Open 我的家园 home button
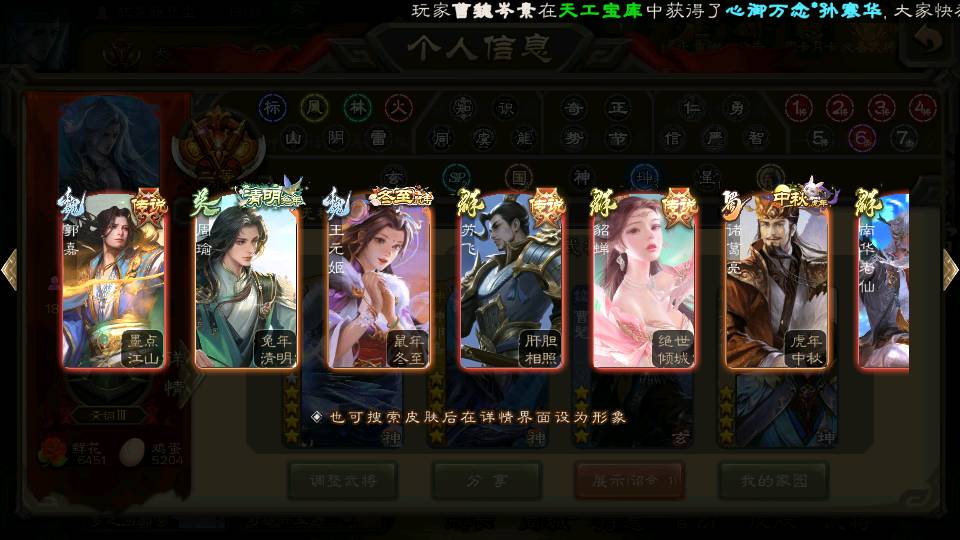Viewport: 960px width, 540px height. click(x=772, y=481)
